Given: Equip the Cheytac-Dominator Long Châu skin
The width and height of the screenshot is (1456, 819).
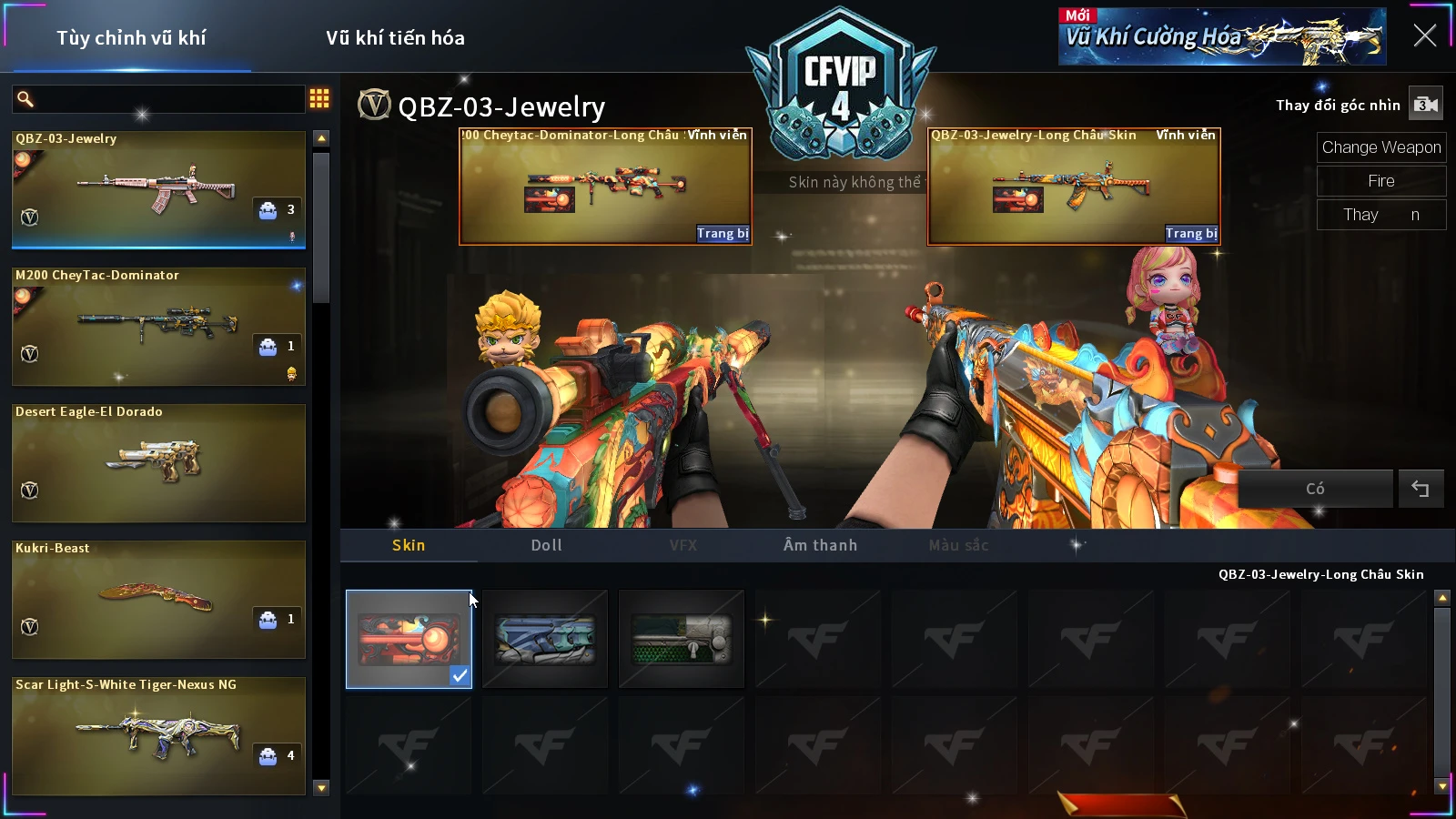Looking at the screenshot, I should [723, 234].
